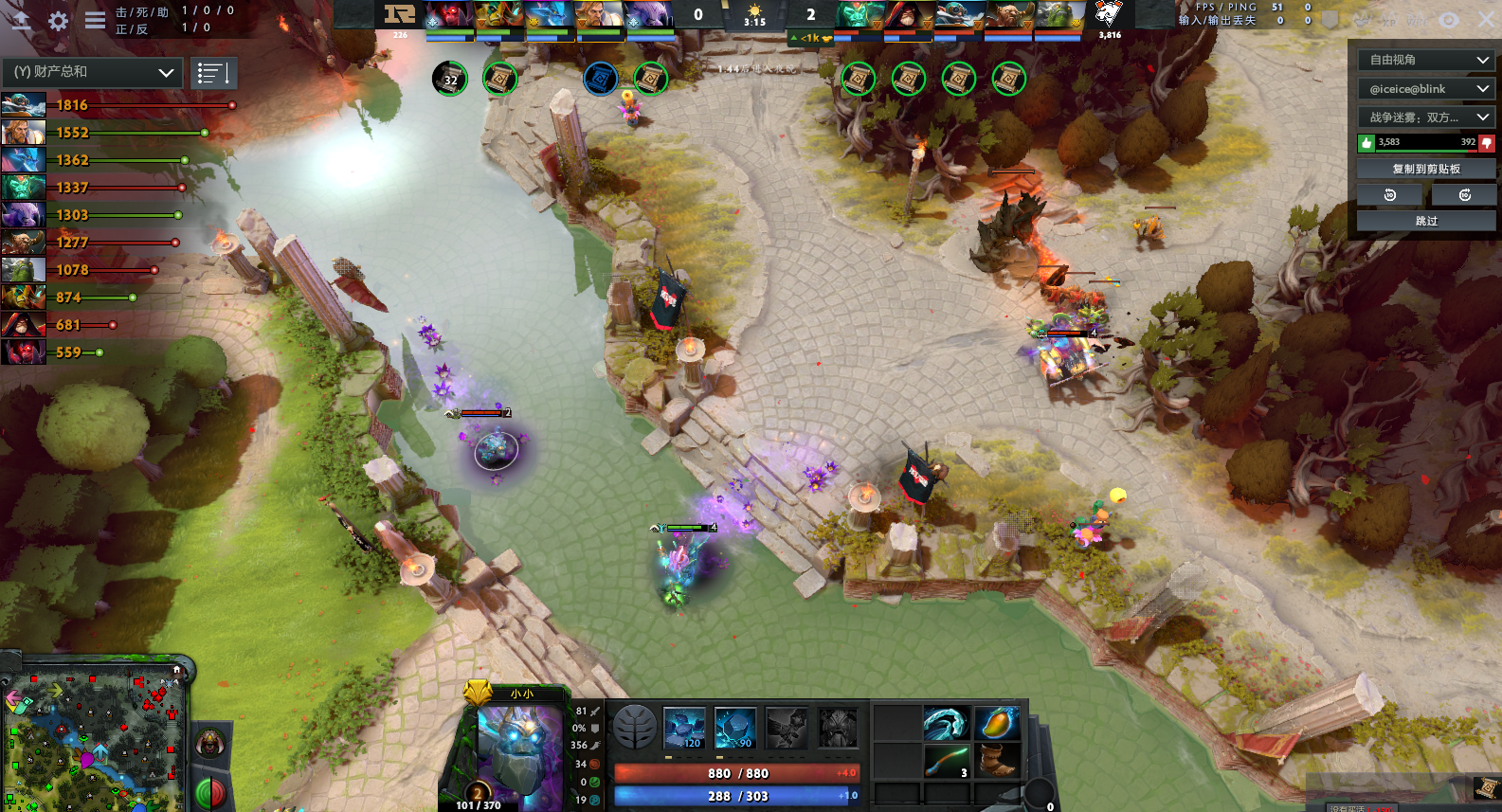
Task: Open the @iceice@blink player dropdown
Action: [x=1426, y=89]
